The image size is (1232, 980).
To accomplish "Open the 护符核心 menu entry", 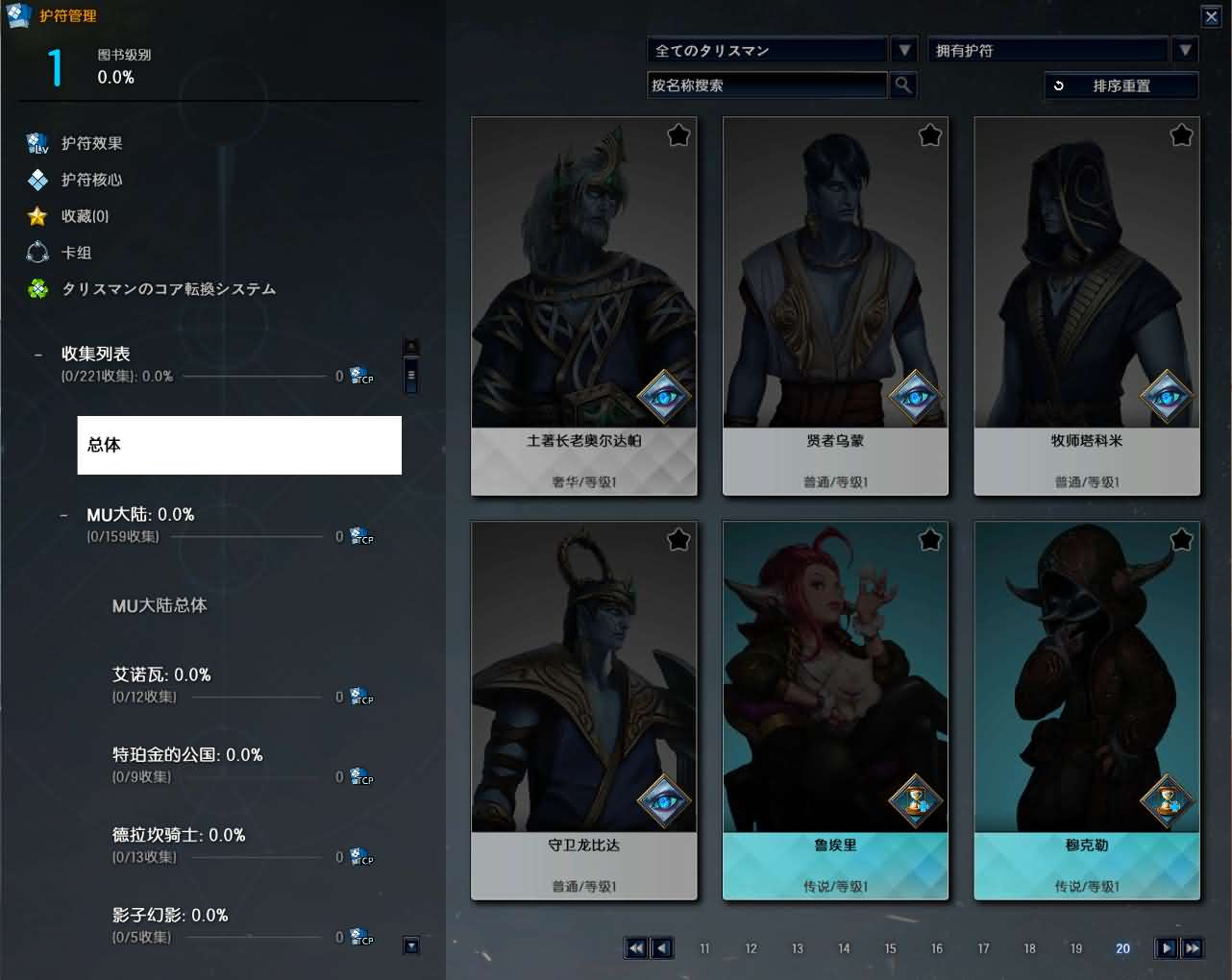I will coord(91,180).
